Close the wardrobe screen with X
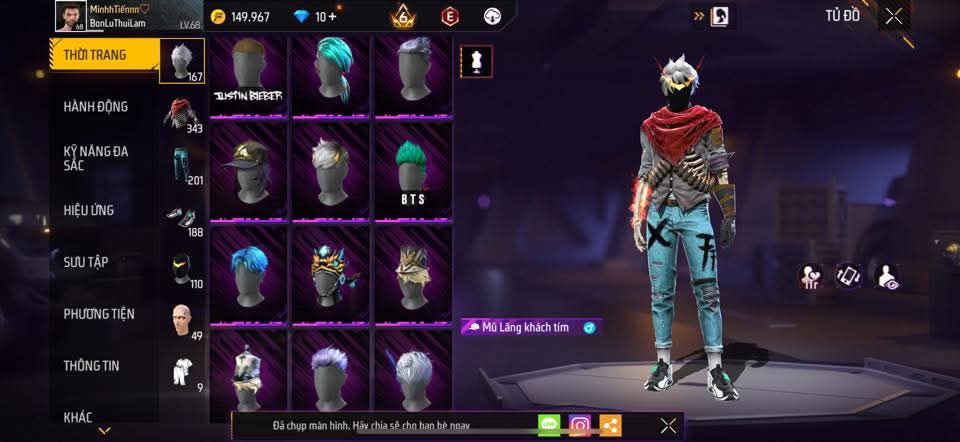 coord(894,15)
